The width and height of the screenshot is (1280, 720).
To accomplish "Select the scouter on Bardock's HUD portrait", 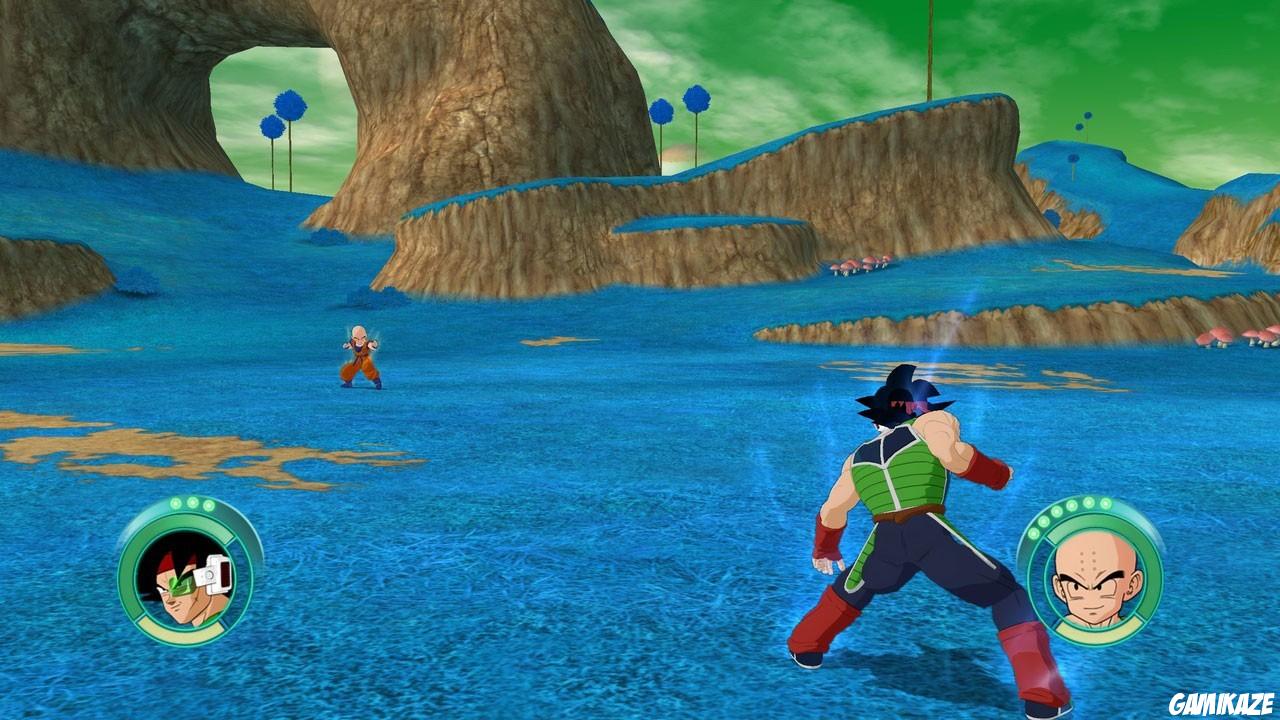I will click(x=213, y=575).
